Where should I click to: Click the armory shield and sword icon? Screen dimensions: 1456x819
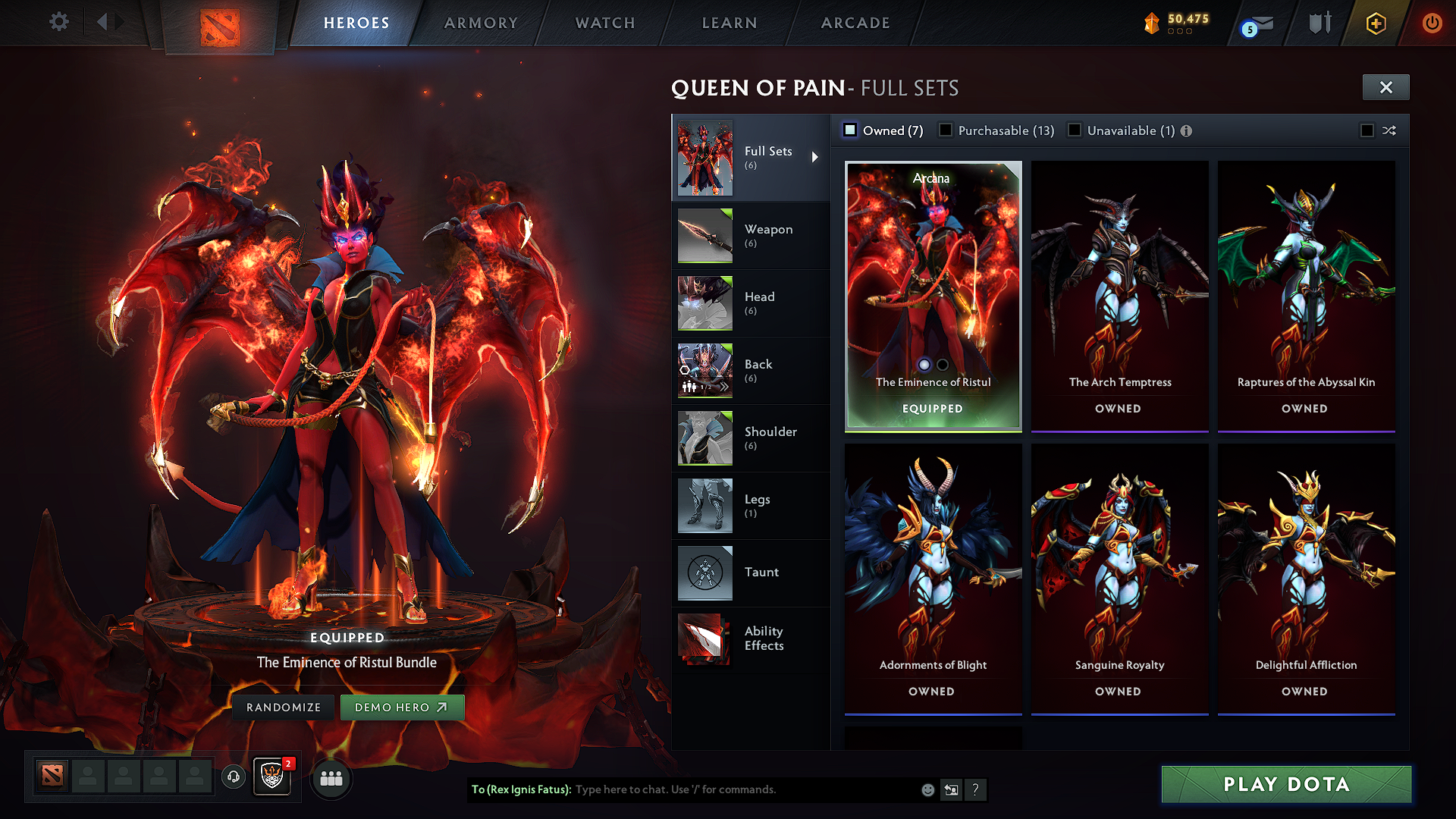click(1319, 23)
